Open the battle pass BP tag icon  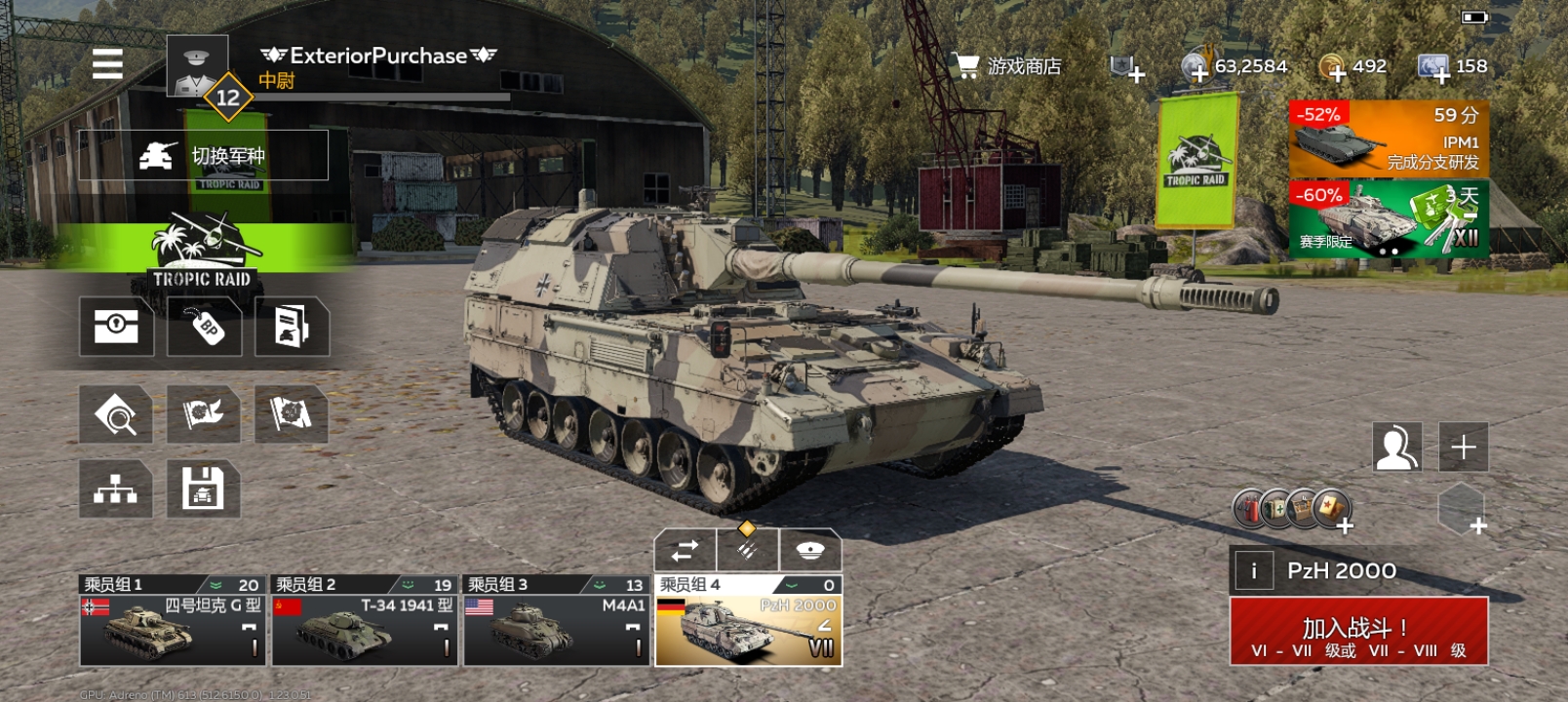pos(205,327)
